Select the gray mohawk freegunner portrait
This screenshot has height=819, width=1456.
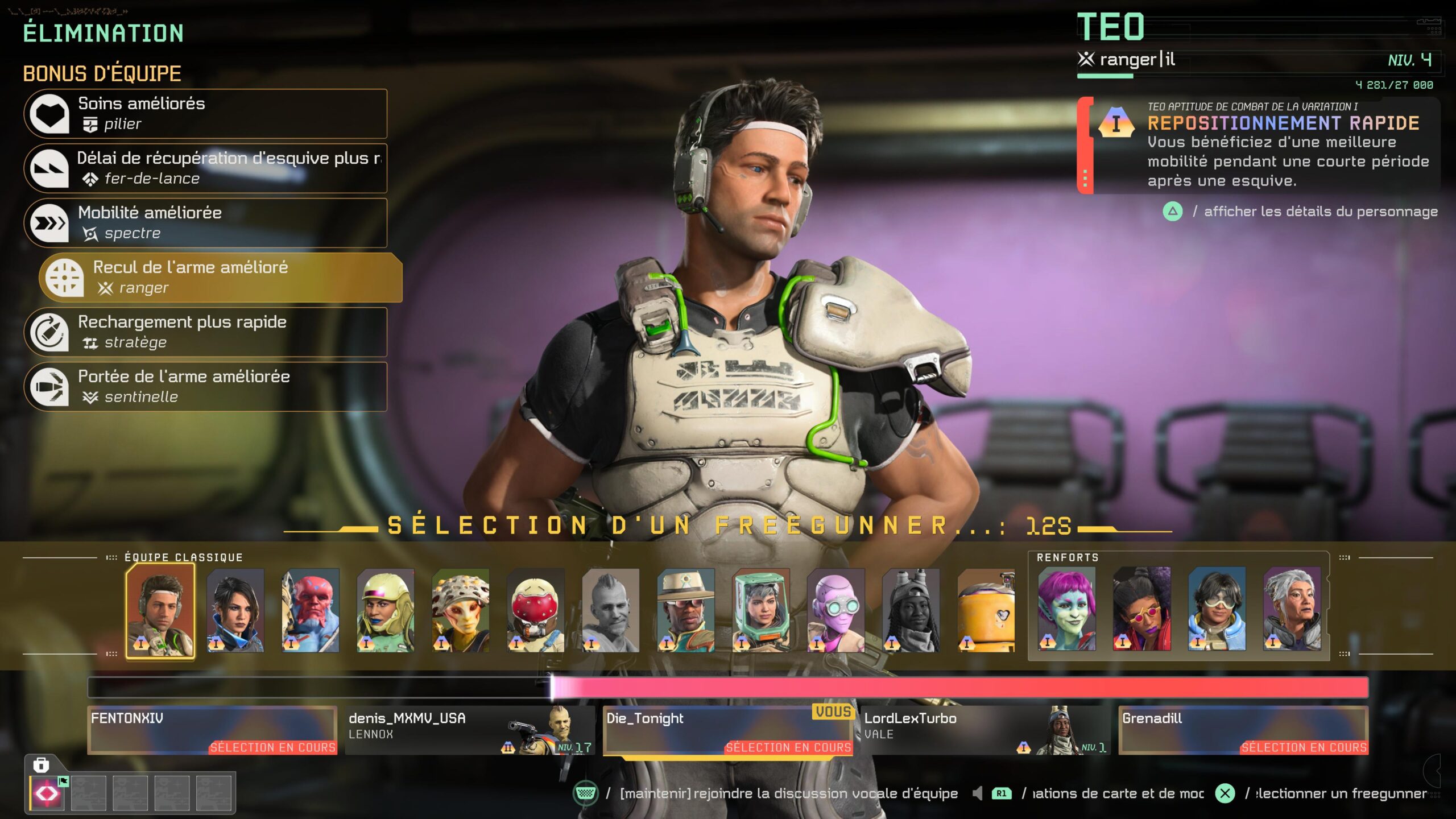pyautogui.click(x=611, y=610)
